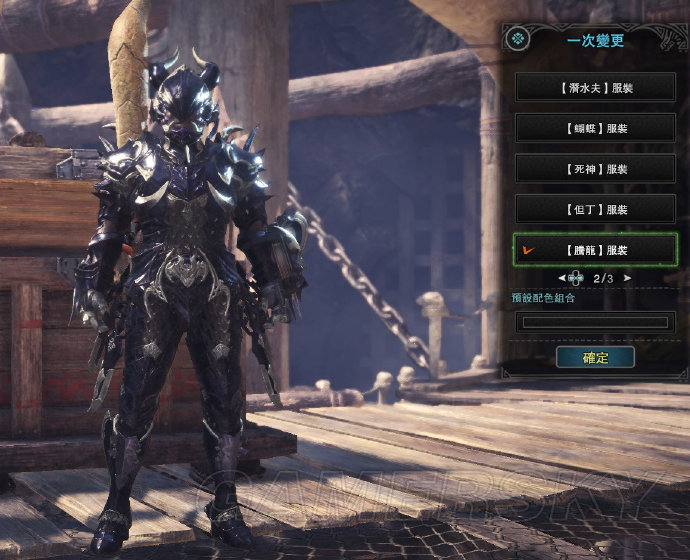Go to the previous outfit page arrow
Viewport: 690px width, 560px height.
pos(560,278)
